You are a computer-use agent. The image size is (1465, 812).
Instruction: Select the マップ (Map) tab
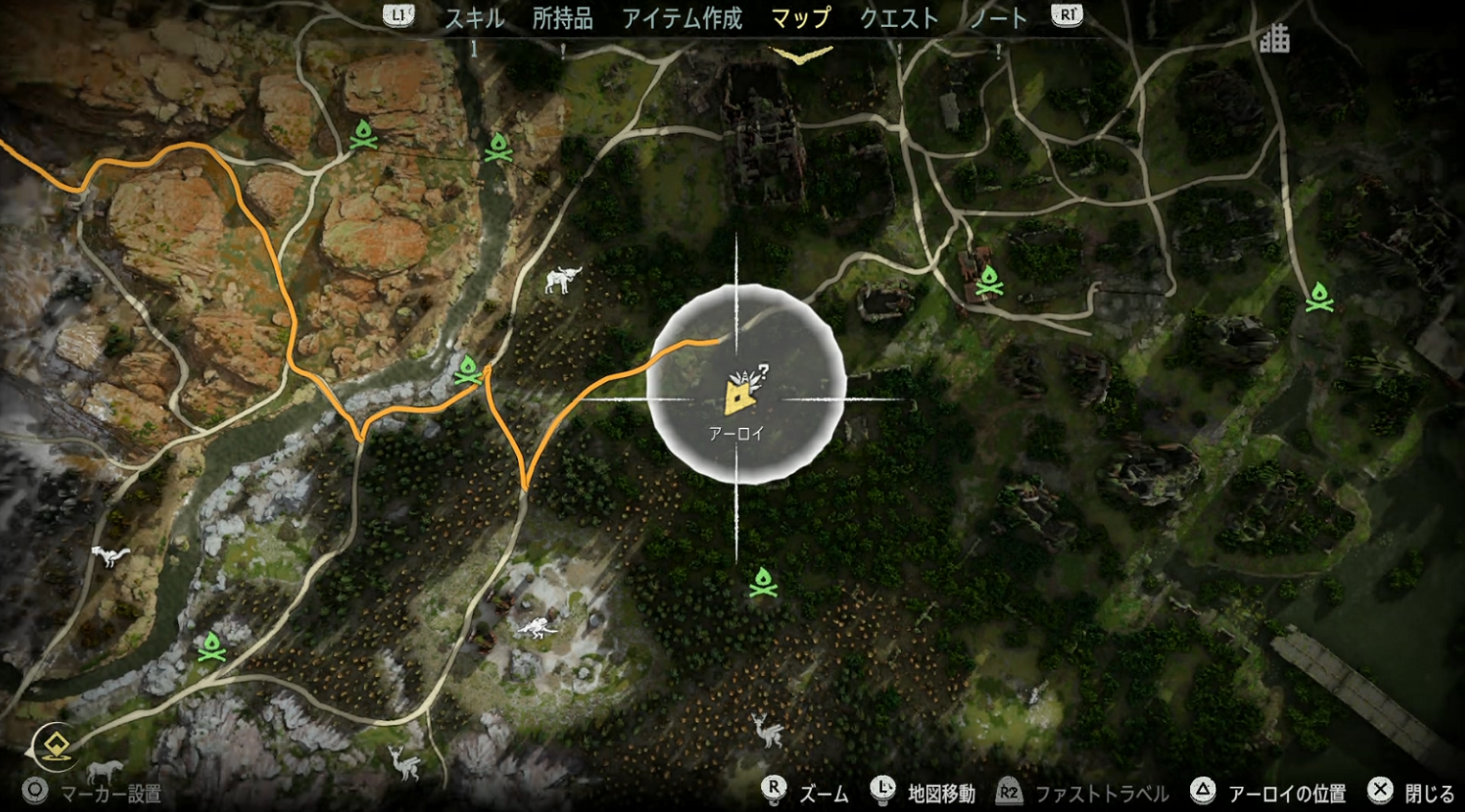tap(800, 18)
